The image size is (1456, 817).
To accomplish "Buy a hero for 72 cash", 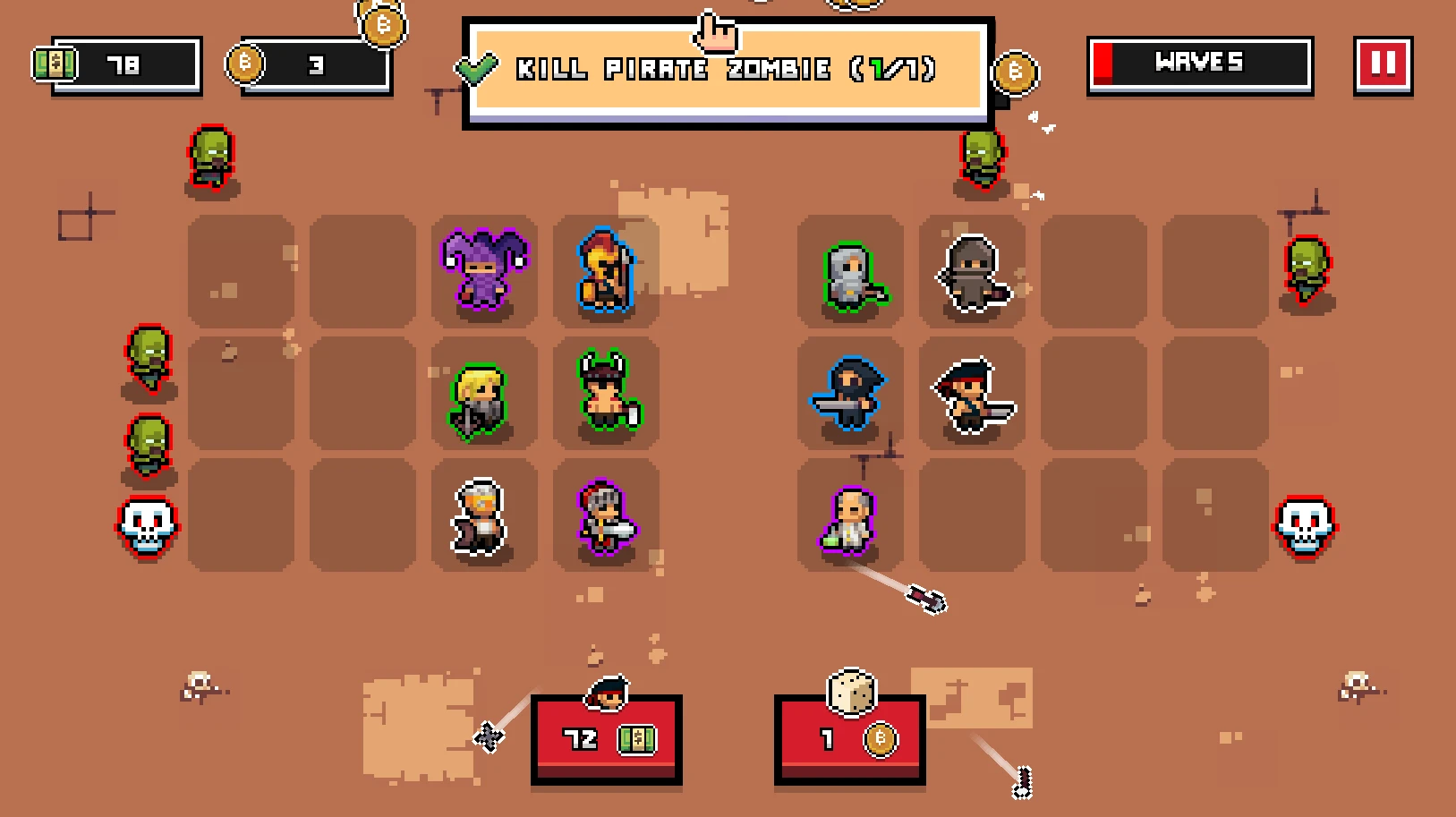I will point(607,740).
